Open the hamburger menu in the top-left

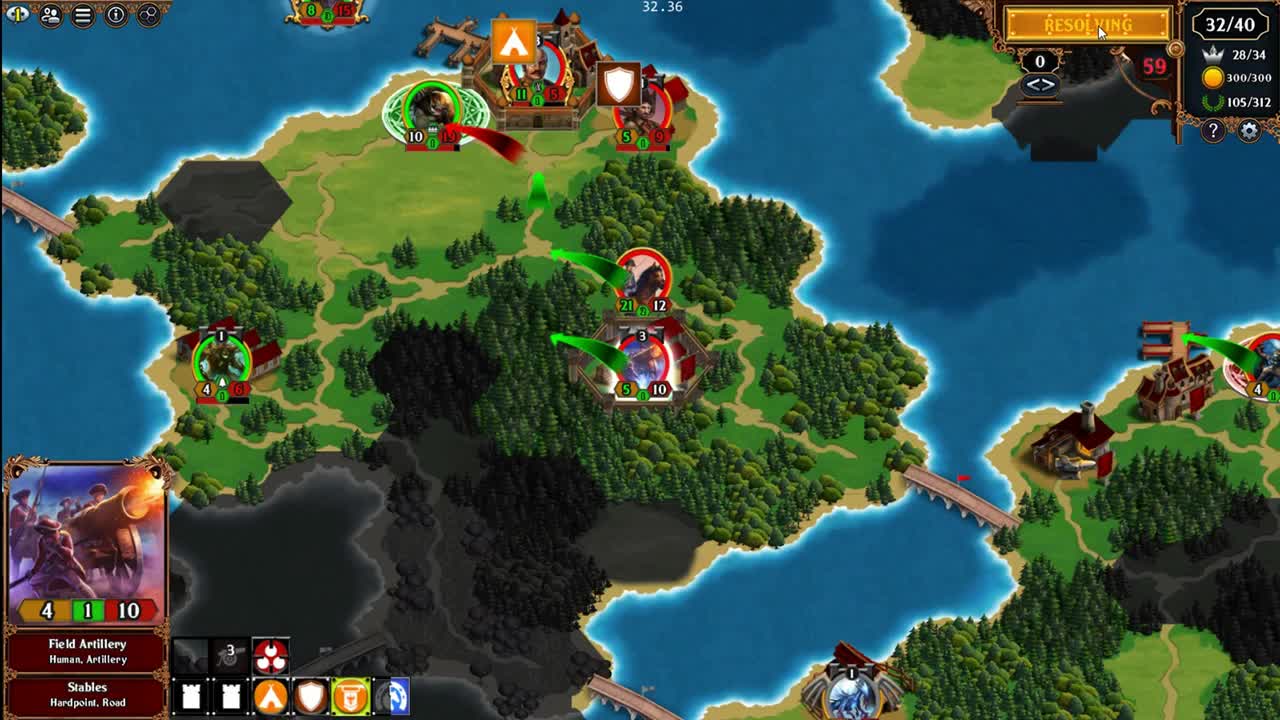[x=82, y=15]
